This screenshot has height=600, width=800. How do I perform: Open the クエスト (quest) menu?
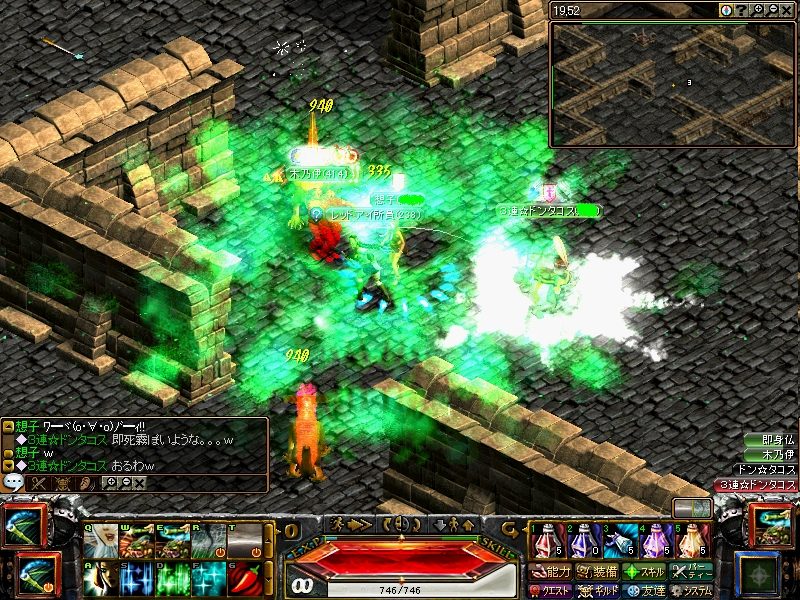(550, 591)
